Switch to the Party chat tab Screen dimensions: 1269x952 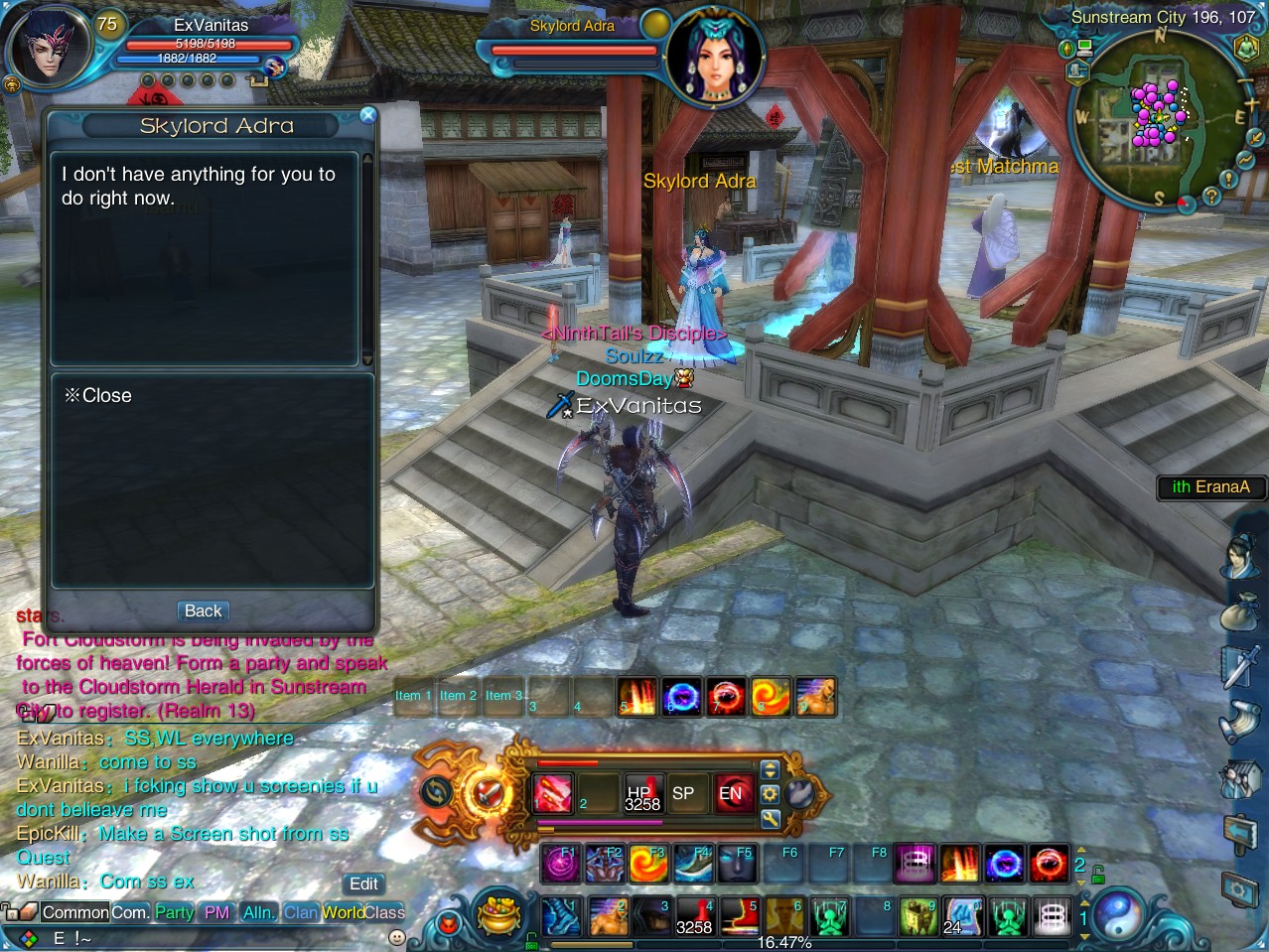tap(174, 912)
